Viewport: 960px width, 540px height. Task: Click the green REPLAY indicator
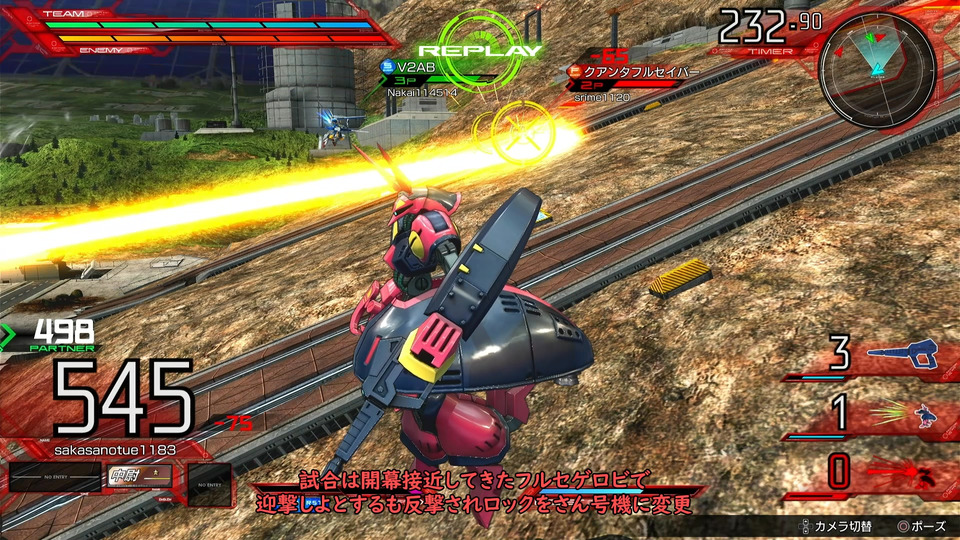tap(479, 49)
